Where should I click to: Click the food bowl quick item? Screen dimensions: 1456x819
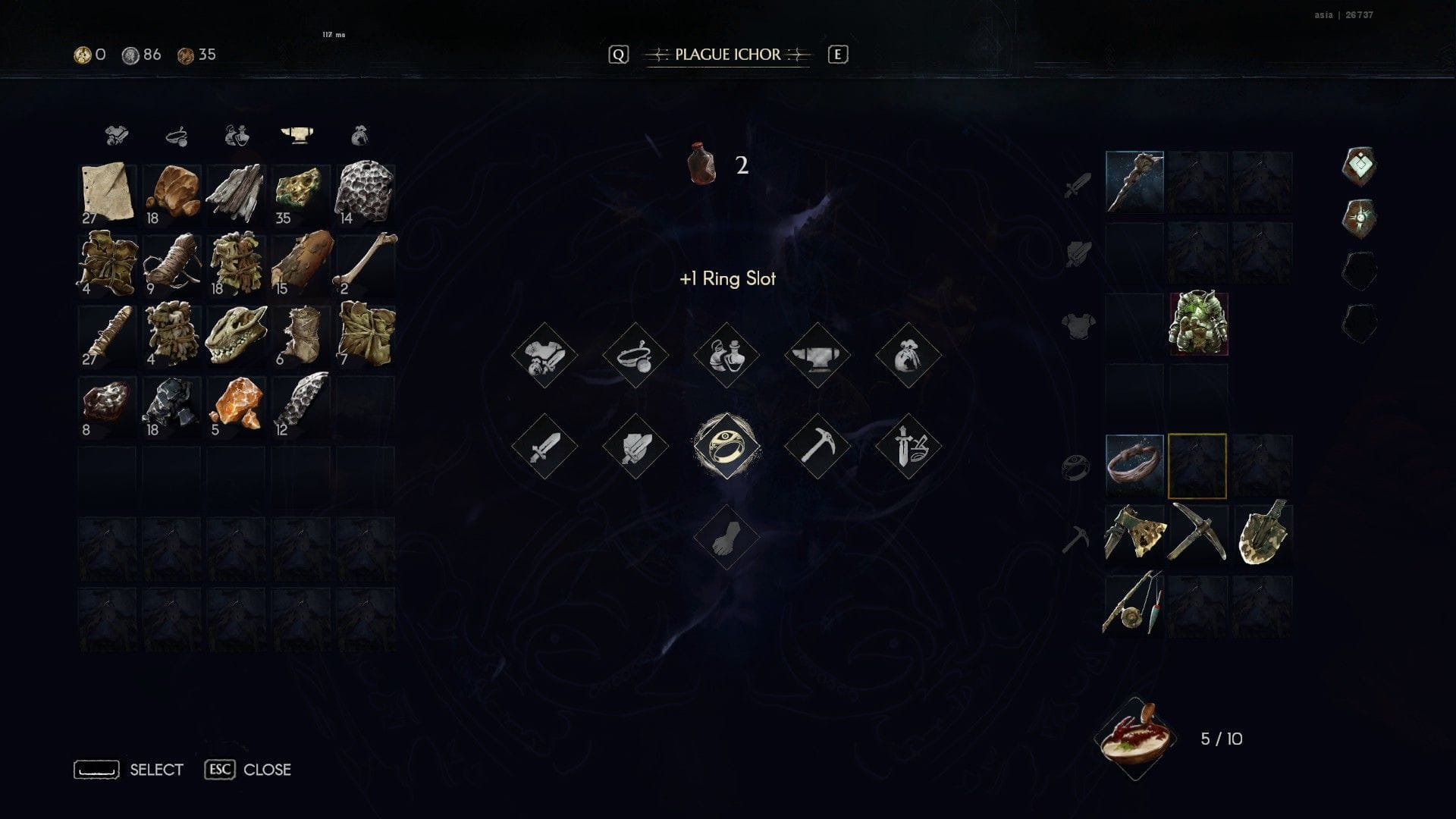coord(1134,738)
